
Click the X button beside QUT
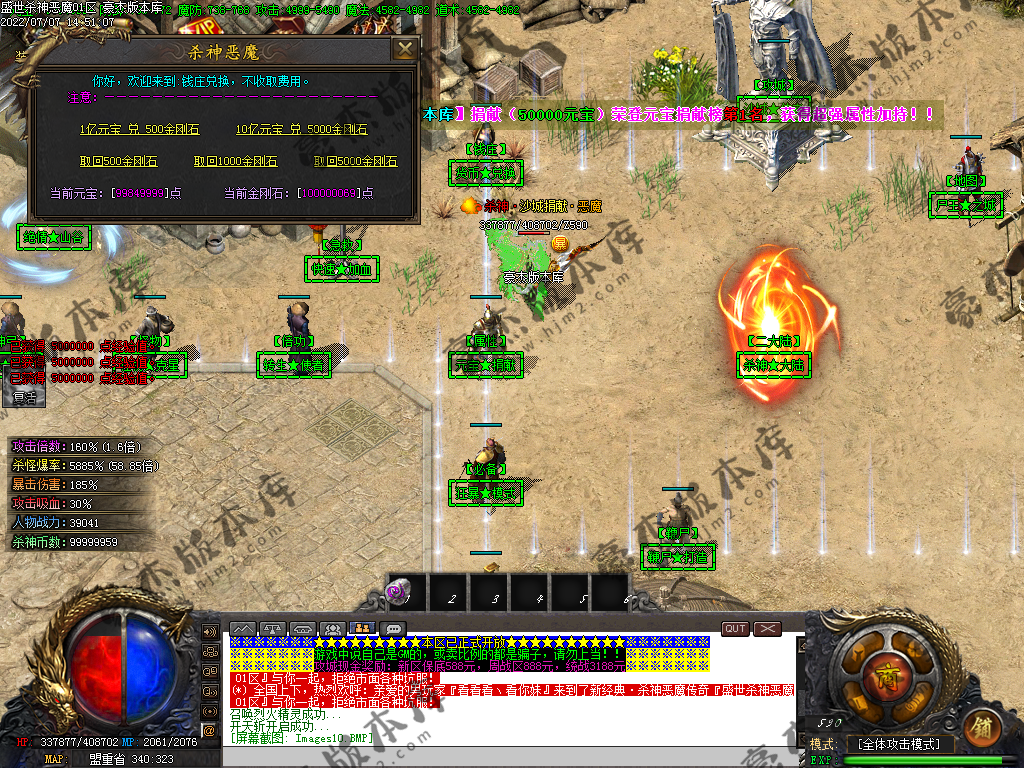(767, 629)
